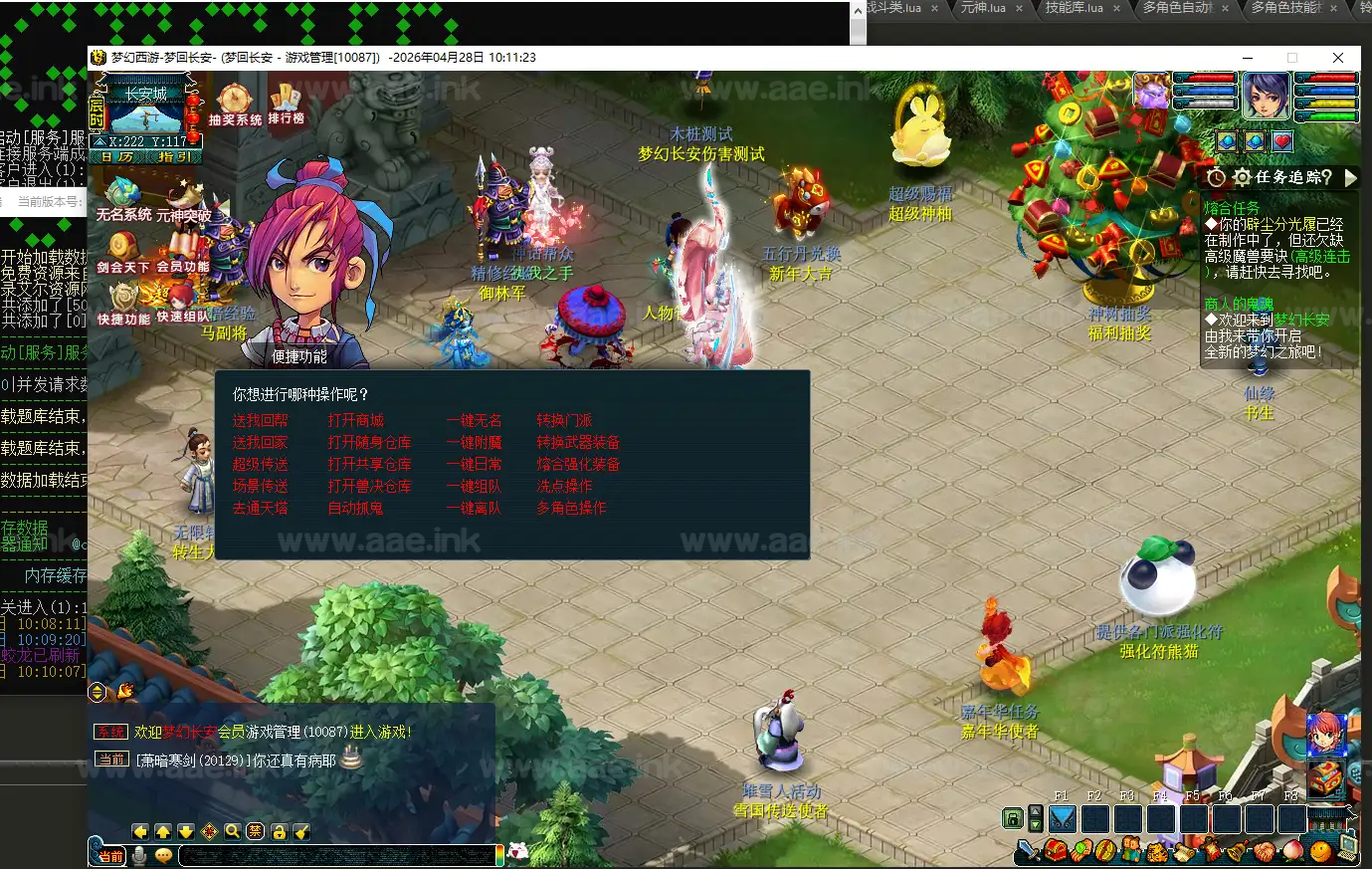Choose 洗点操作 from the list
The height and width of the screenshot is (869, 1372).
coord(564,486)
